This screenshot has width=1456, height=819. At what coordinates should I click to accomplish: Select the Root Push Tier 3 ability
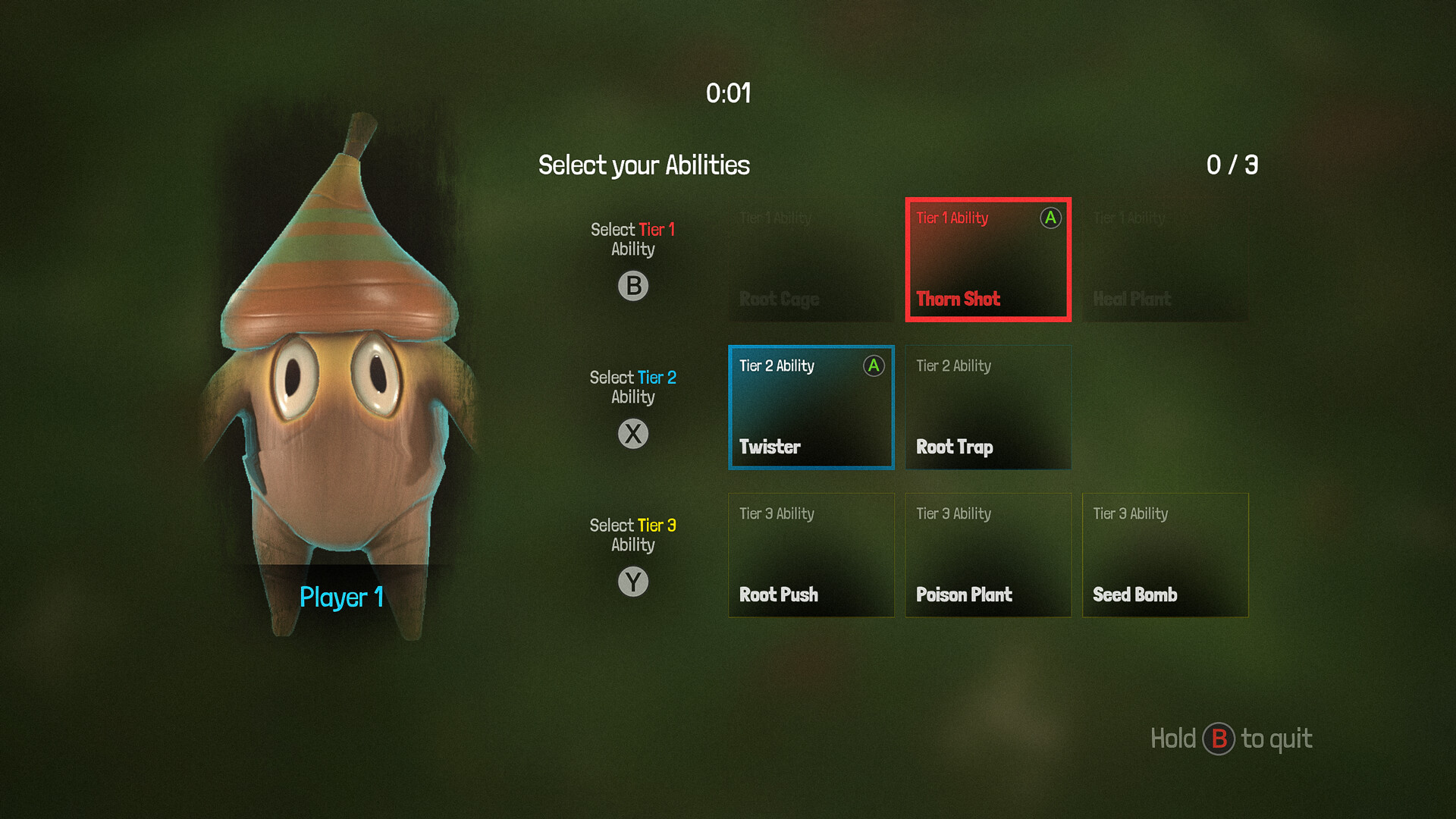tap(811, 555)
